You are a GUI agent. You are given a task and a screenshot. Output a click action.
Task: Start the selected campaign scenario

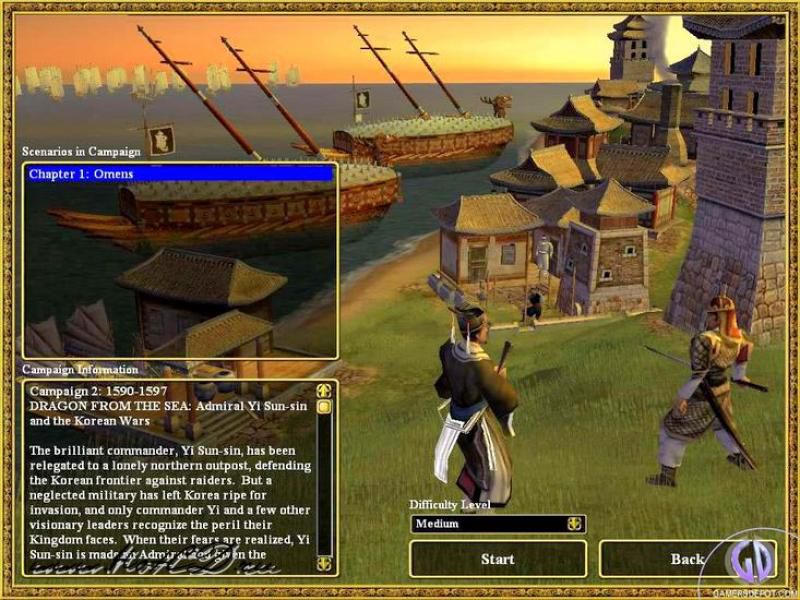pos(497,559)
